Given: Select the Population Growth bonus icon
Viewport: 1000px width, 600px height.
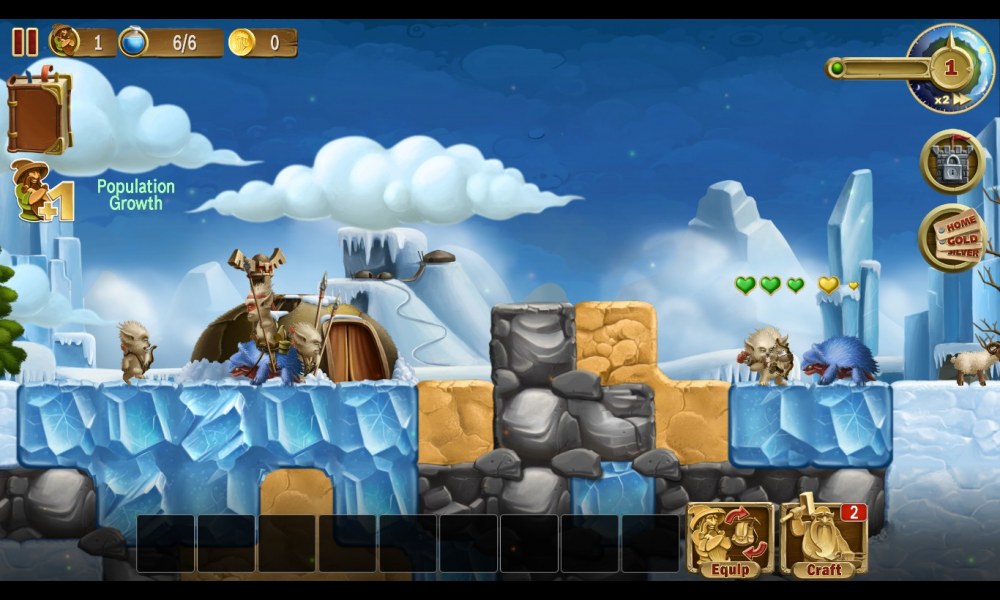Looking at the screenshot, I should point(41,192).
